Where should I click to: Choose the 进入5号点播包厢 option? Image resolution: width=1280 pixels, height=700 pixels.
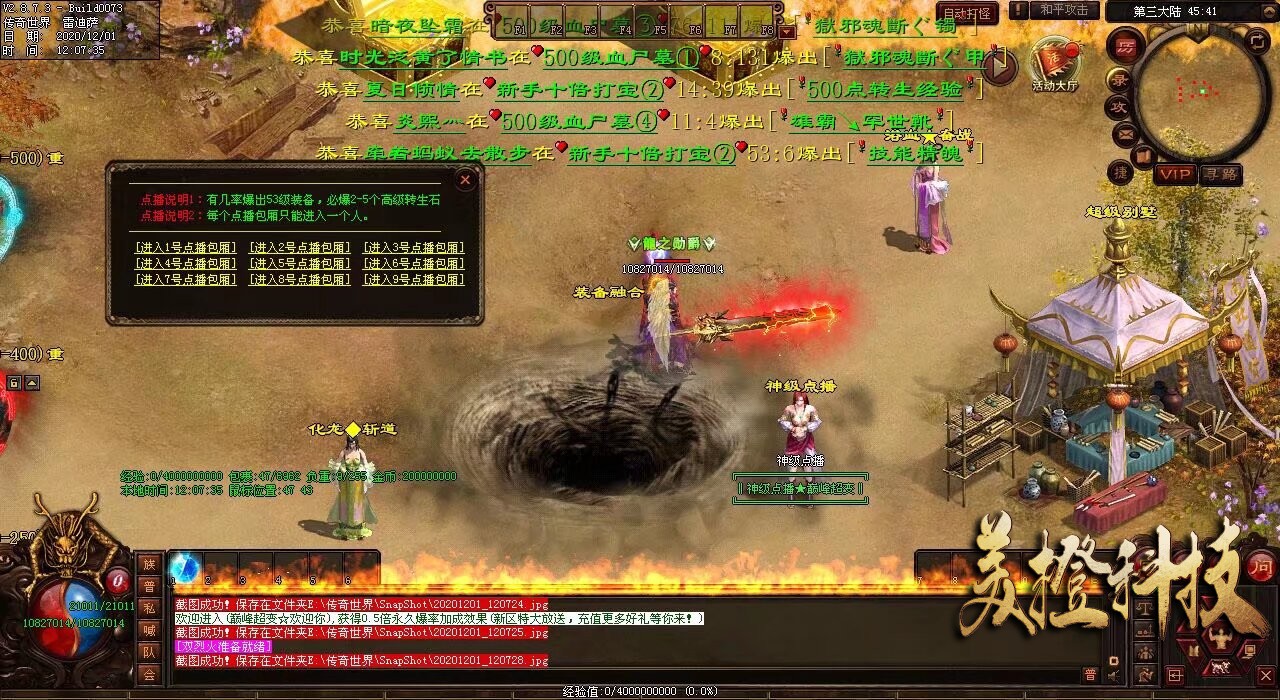(x=299, y=264)
